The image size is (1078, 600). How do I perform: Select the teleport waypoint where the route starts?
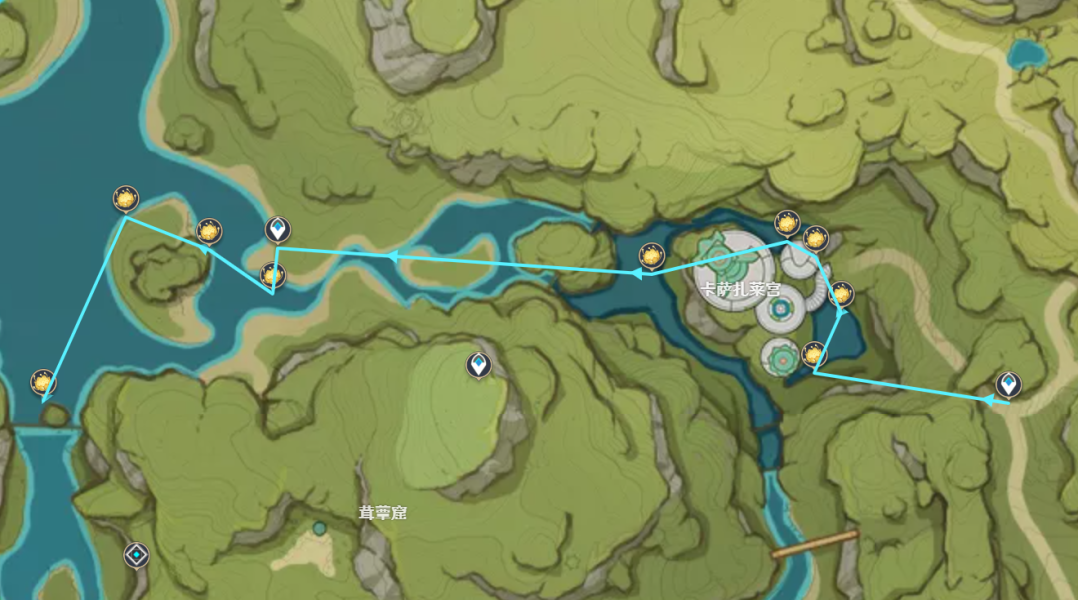tap(1008, 384)
